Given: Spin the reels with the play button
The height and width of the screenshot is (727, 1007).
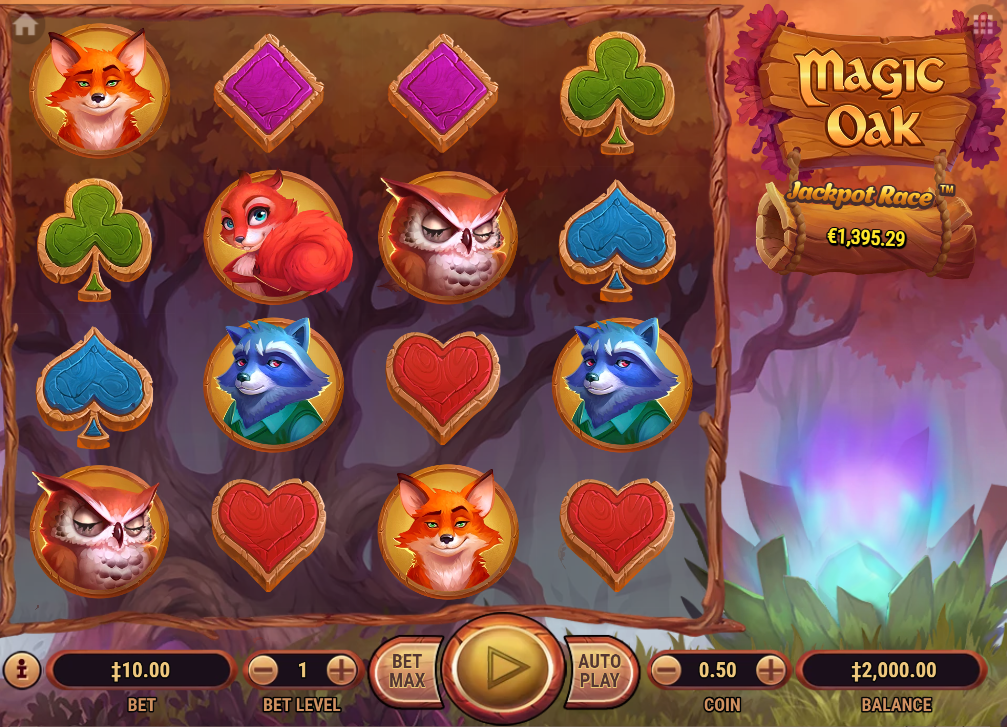Looking at the screenshot, I should (x=503, y=667).
